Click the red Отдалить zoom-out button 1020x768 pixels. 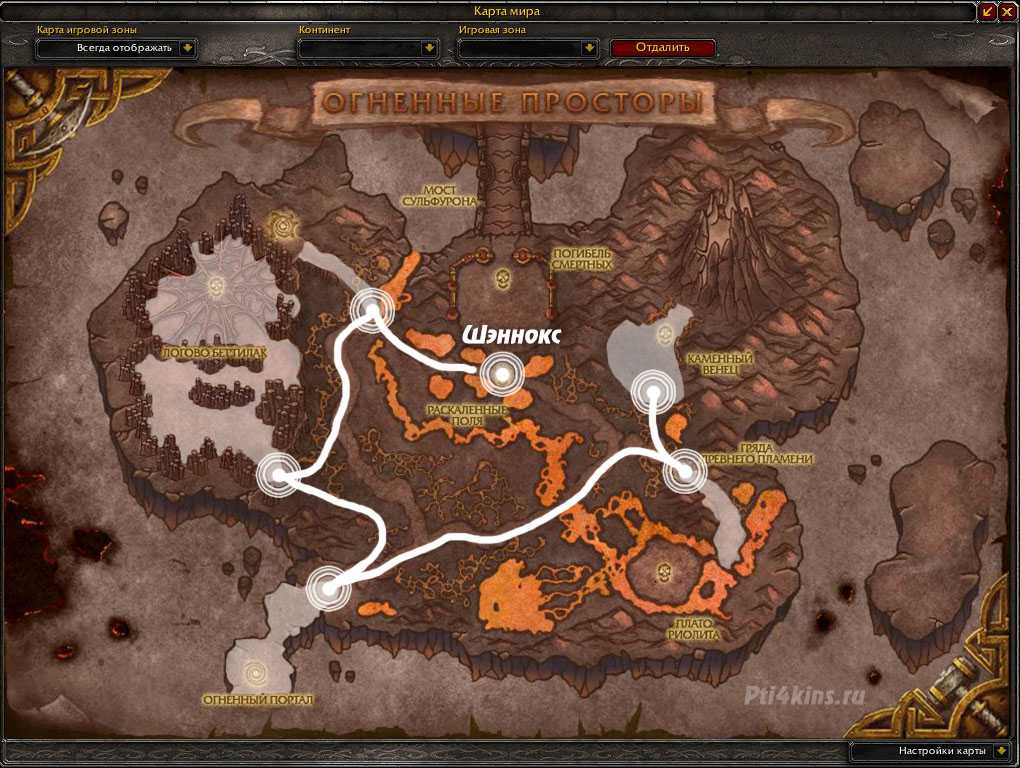(x=663, y=47)
